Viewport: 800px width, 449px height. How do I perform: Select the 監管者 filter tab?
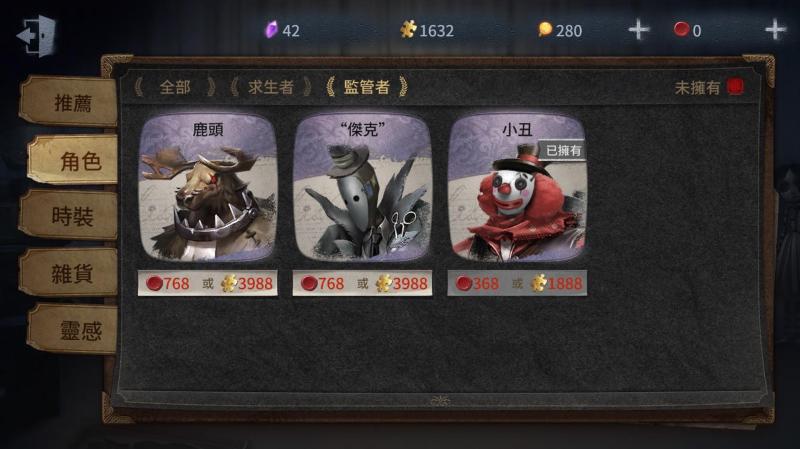[366, 87]
